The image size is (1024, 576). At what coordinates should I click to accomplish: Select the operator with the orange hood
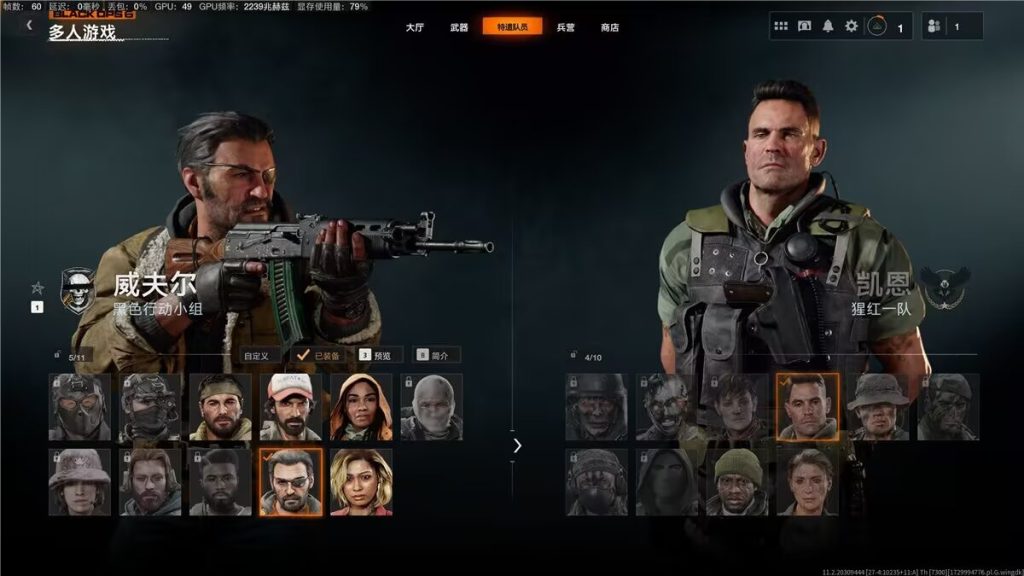(361, 407)
